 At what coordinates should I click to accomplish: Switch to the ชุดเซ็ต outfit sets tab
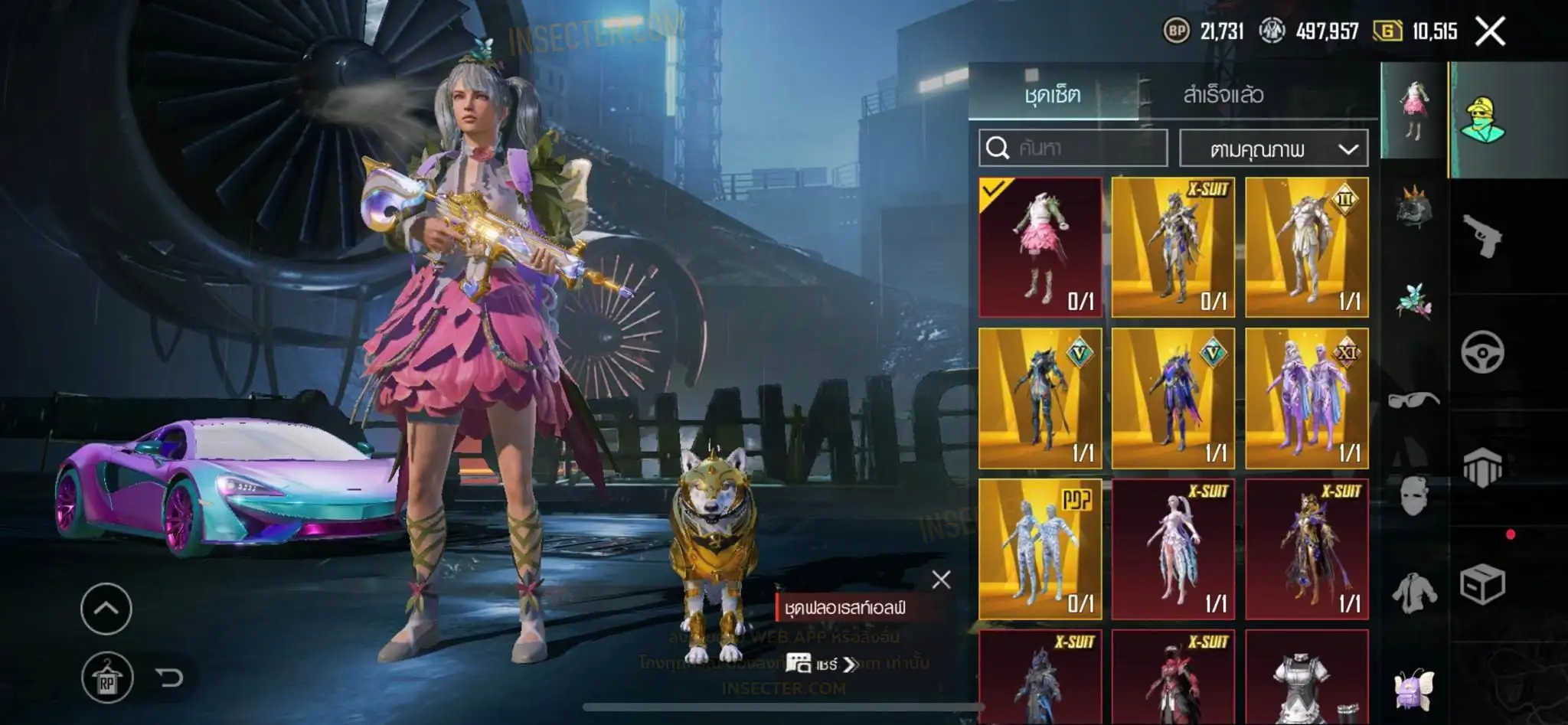1053,94
